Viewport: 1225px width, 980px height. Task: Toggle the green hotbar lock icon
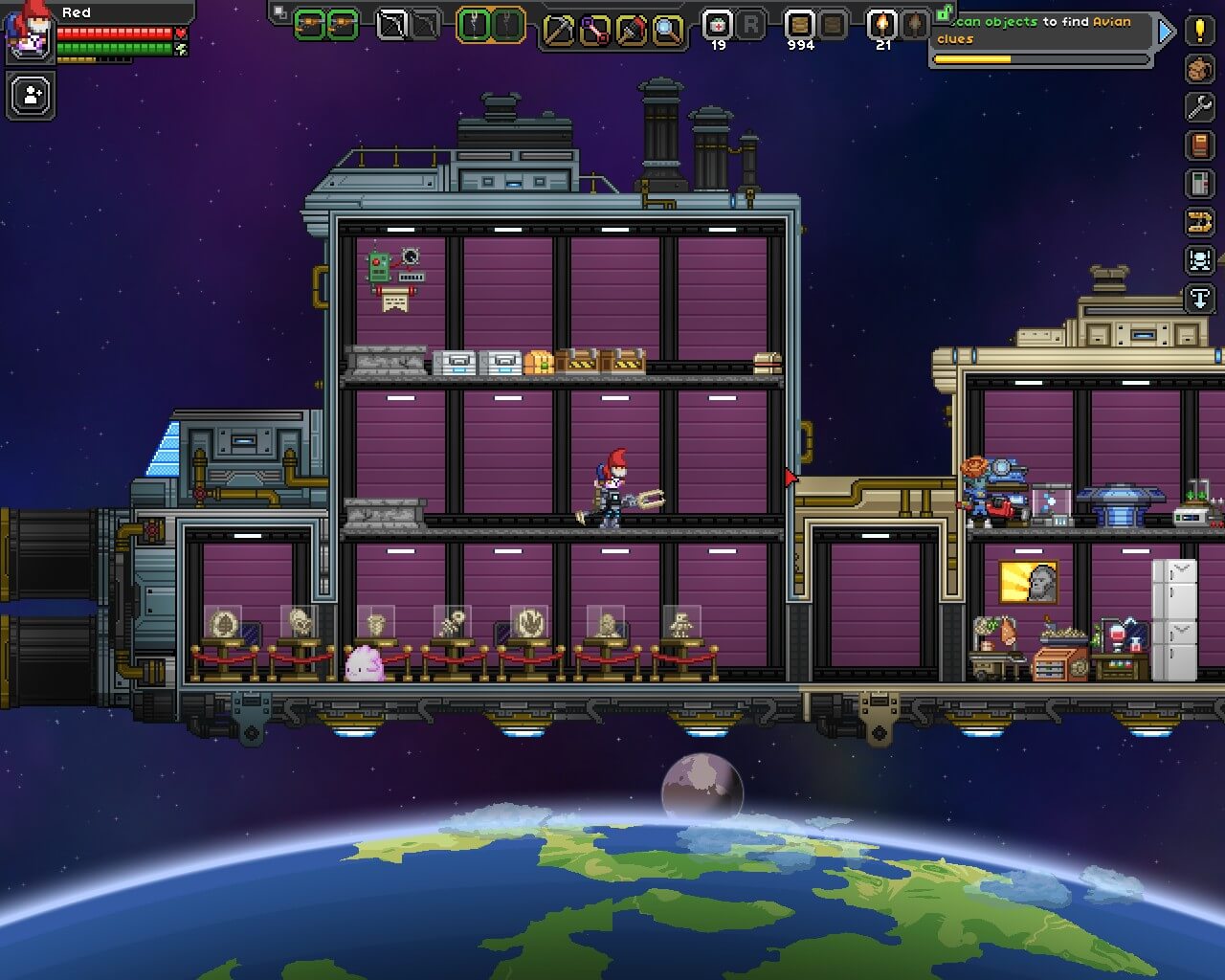click(945, 12)
